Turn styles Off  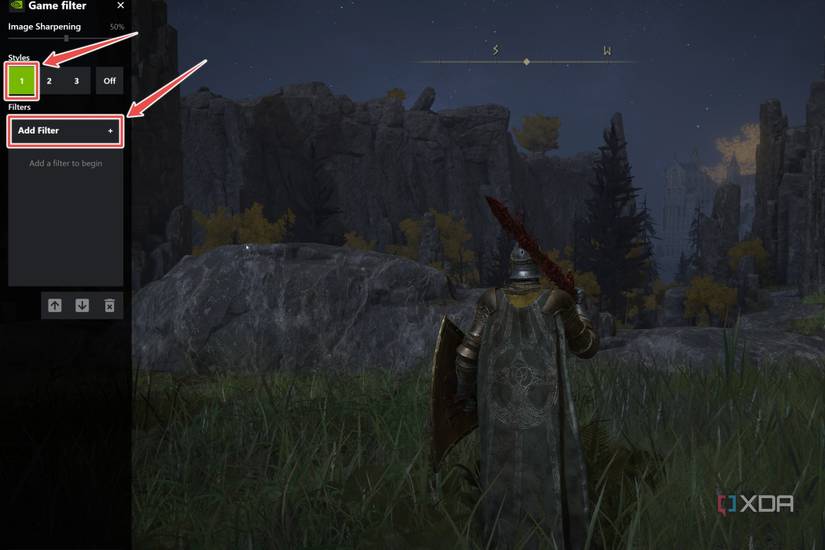109,81
